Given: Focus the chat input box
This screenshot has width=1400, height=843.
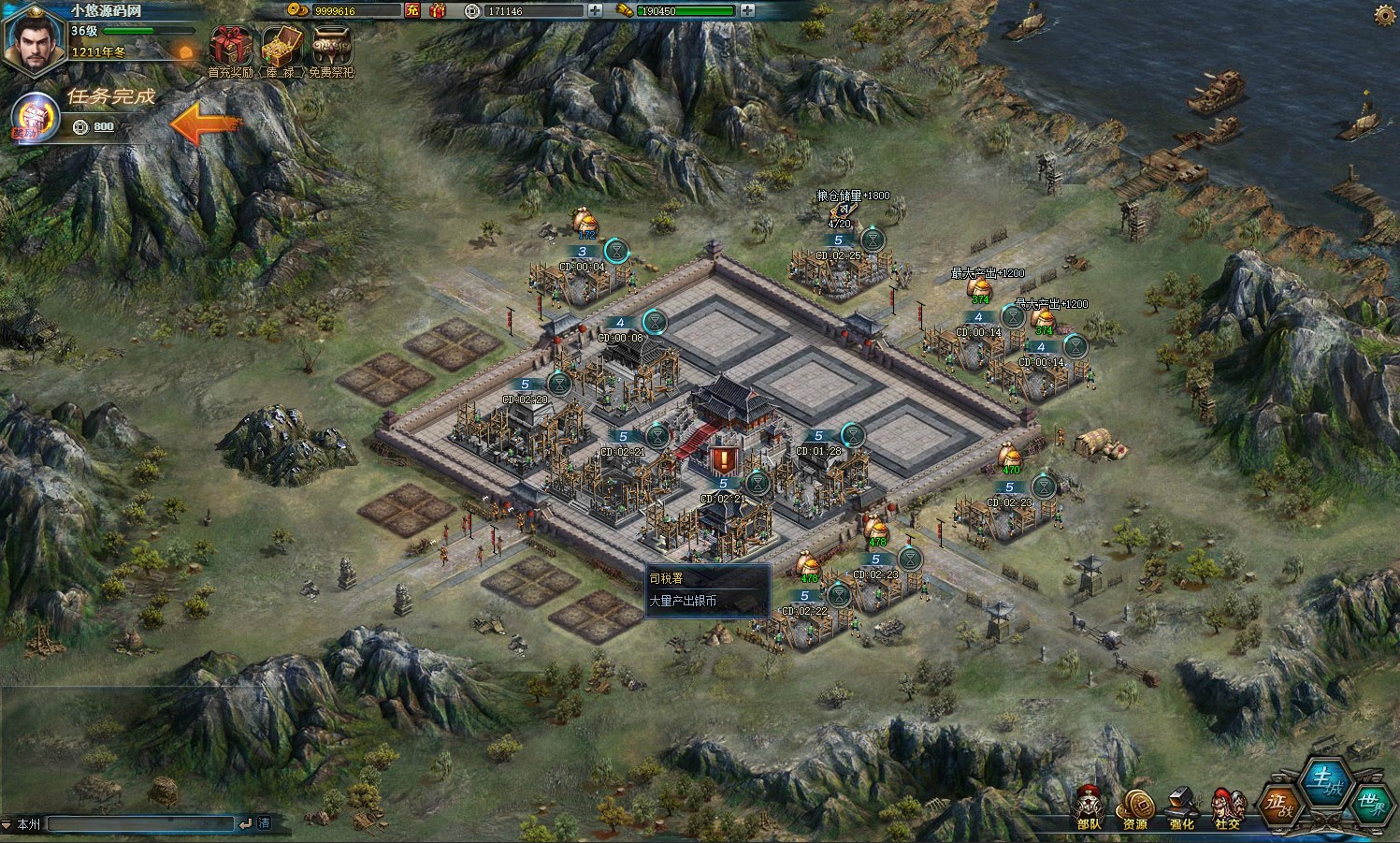Looking at the screenshot, I should pos(140,823).
